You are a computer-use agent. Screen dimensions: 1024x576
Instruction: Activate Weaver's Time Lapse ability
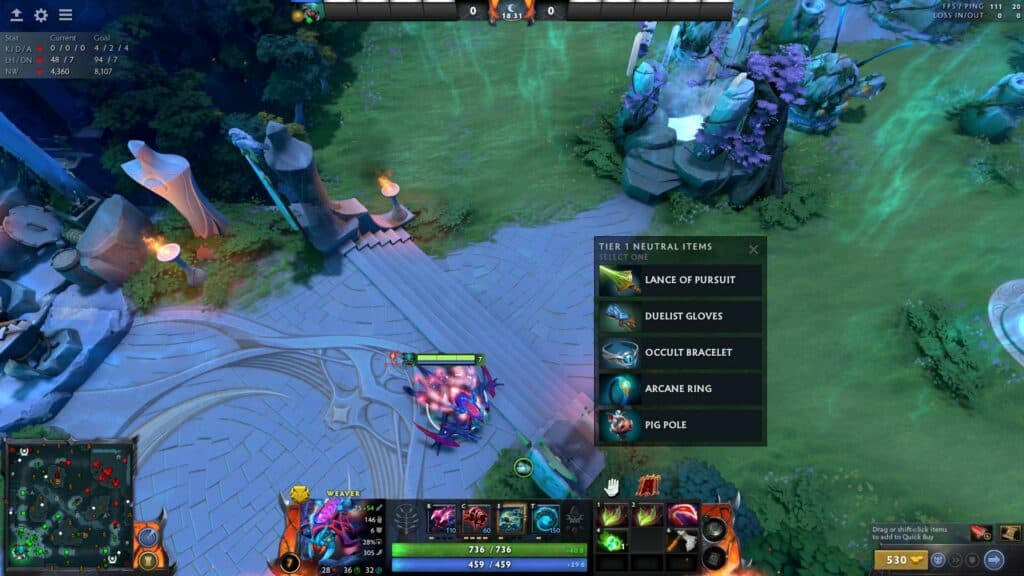pos(545,518)
